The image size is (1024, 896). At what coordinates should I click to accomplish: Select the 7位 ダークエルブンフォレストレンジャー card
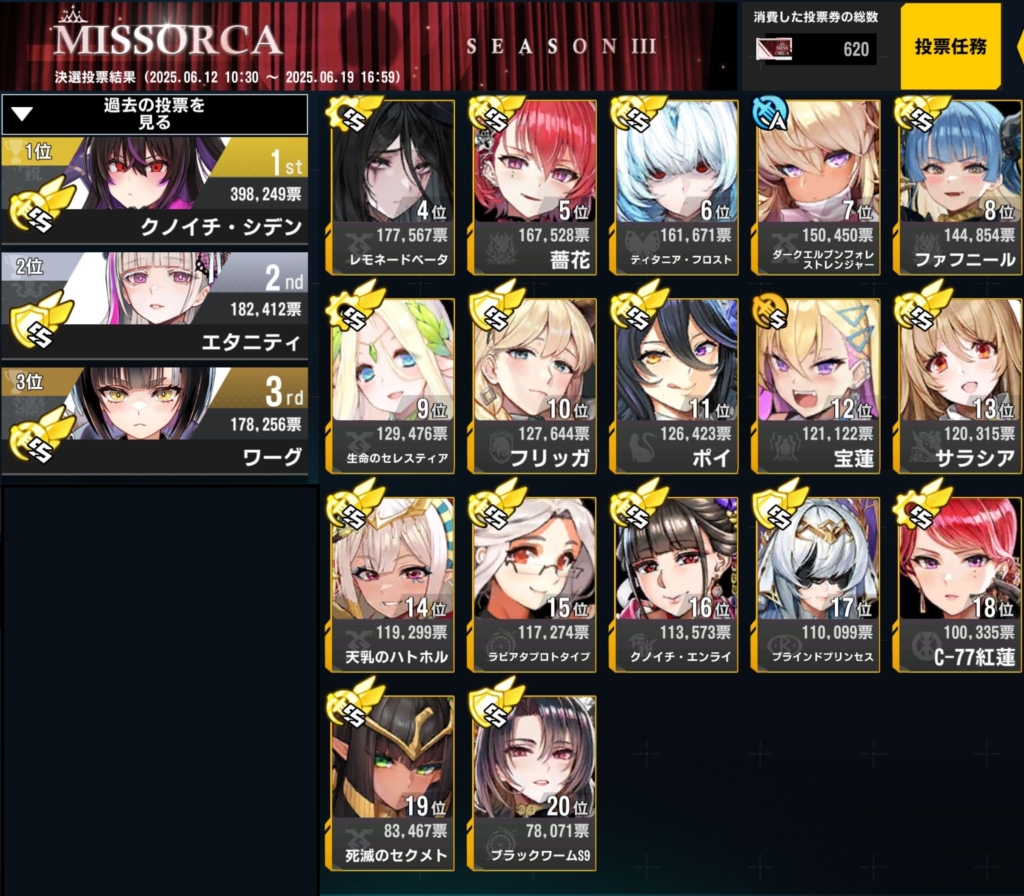[819, 187]
